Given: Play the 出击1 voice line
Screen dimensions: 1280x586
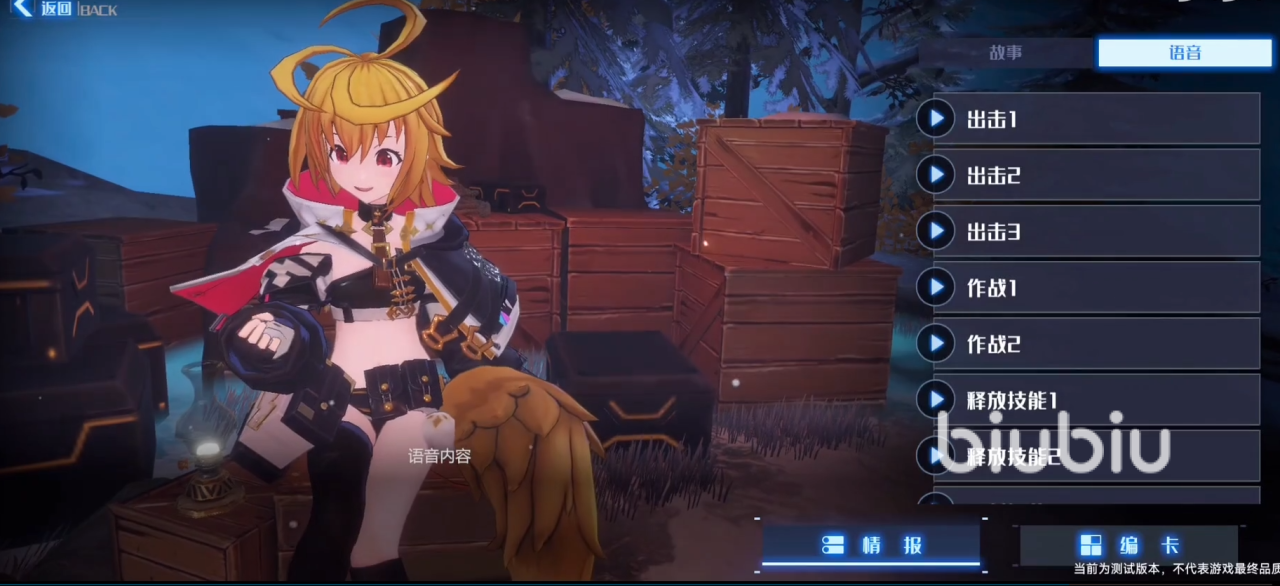Looking at the screenshot, I should click(936, 119).
